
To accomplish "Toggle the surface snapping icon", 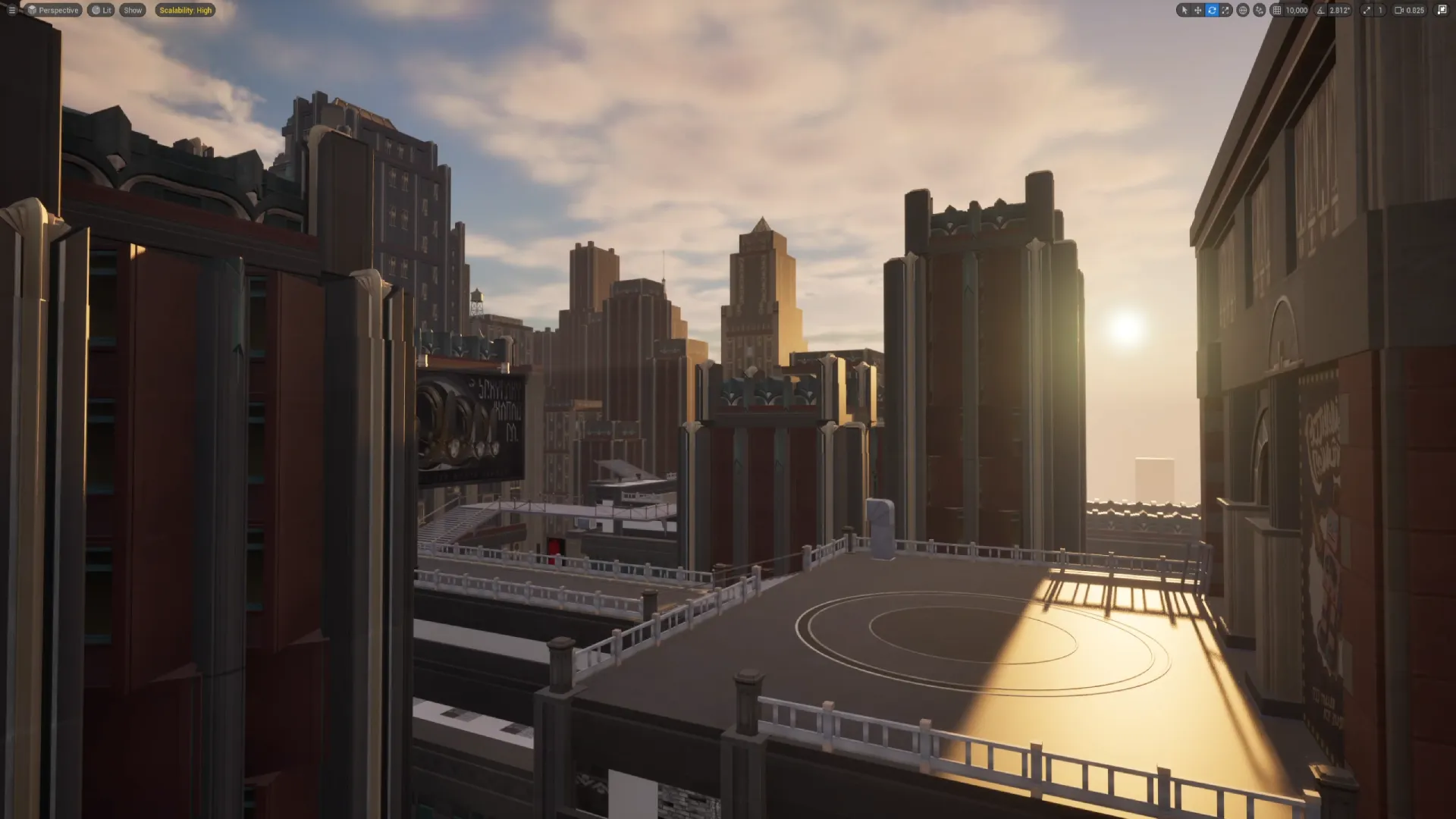I will click(x=1260, y=11).
